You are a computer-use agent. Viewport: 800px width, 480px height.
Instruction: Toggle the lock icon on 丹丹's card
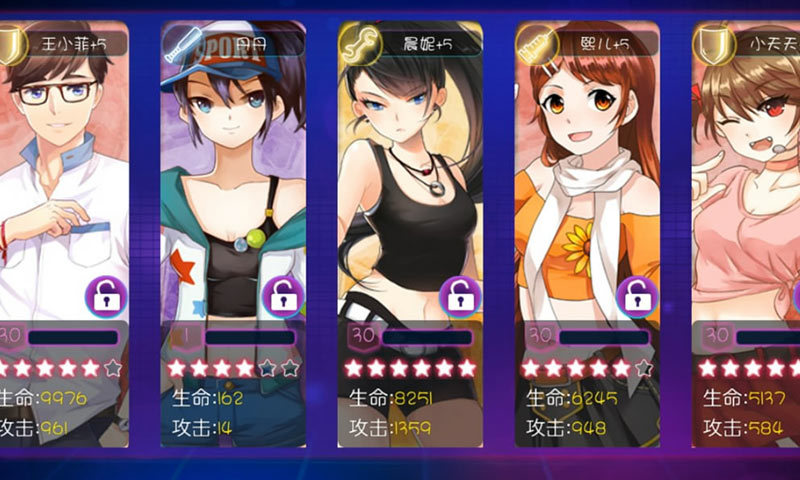[x=284, y=297]
